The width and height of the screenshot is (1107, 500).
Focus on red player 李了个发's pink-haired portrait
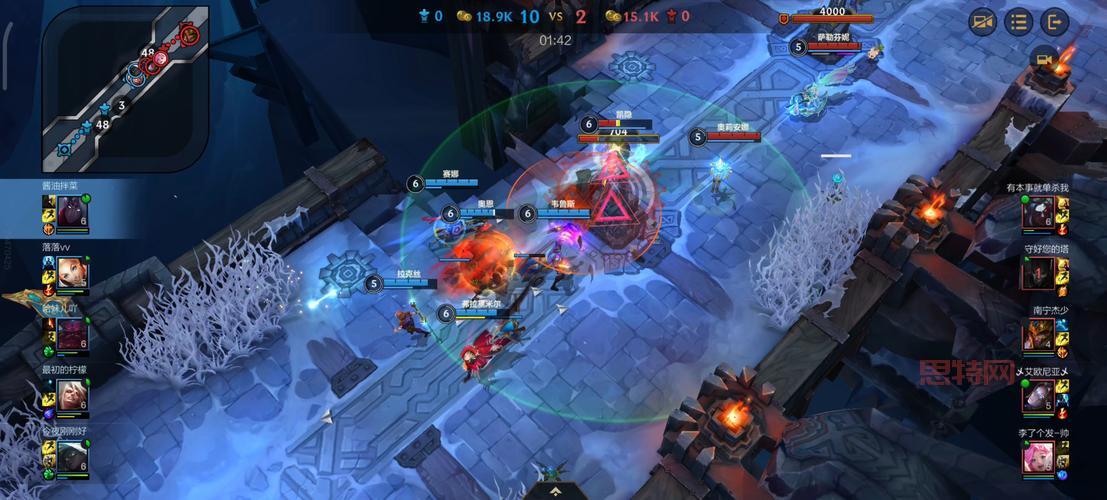coord(1040,458)
